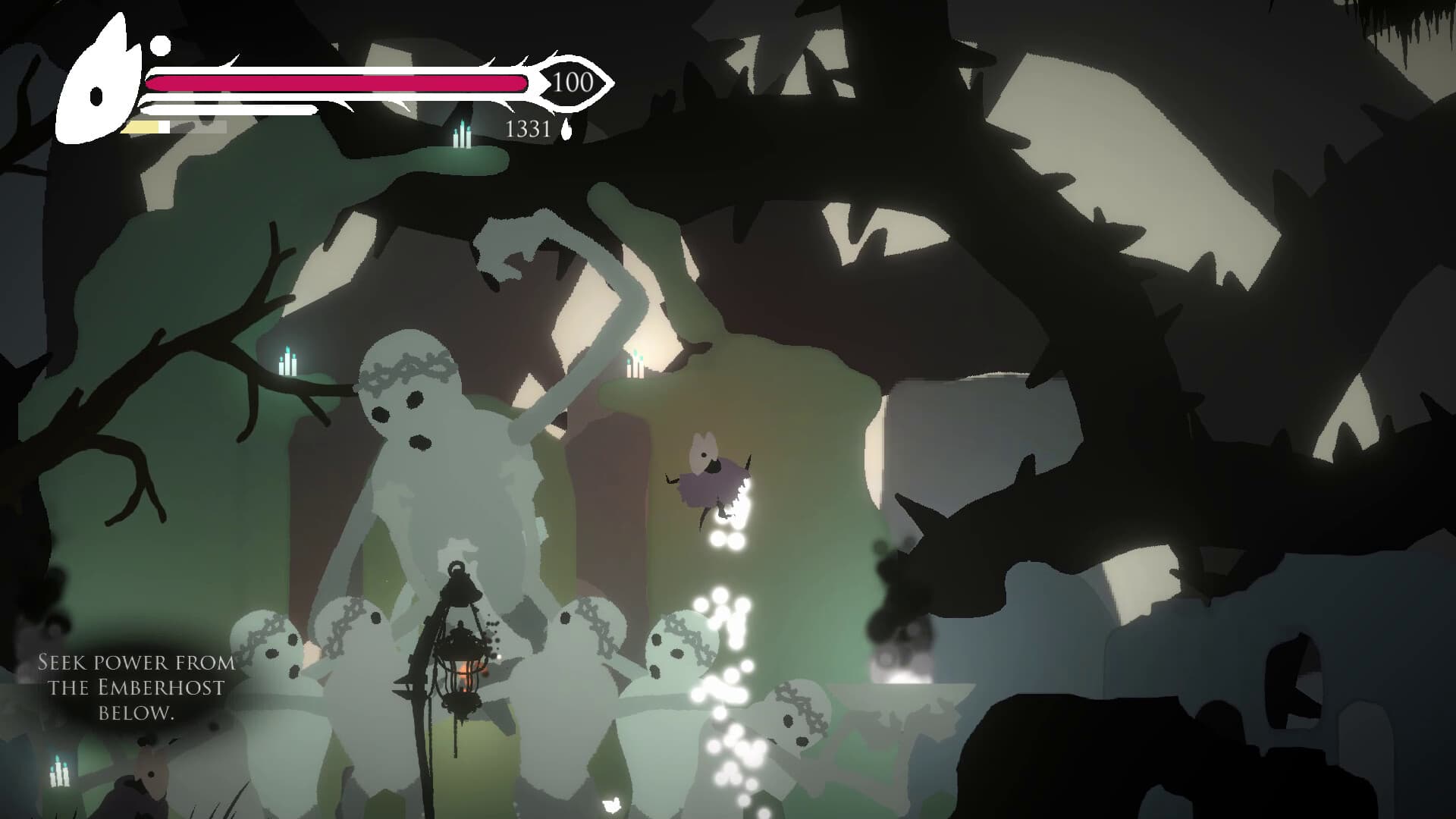Toggle the yellow charge segment in the gauge
The image size is (1456, 819).
point(140,126)
